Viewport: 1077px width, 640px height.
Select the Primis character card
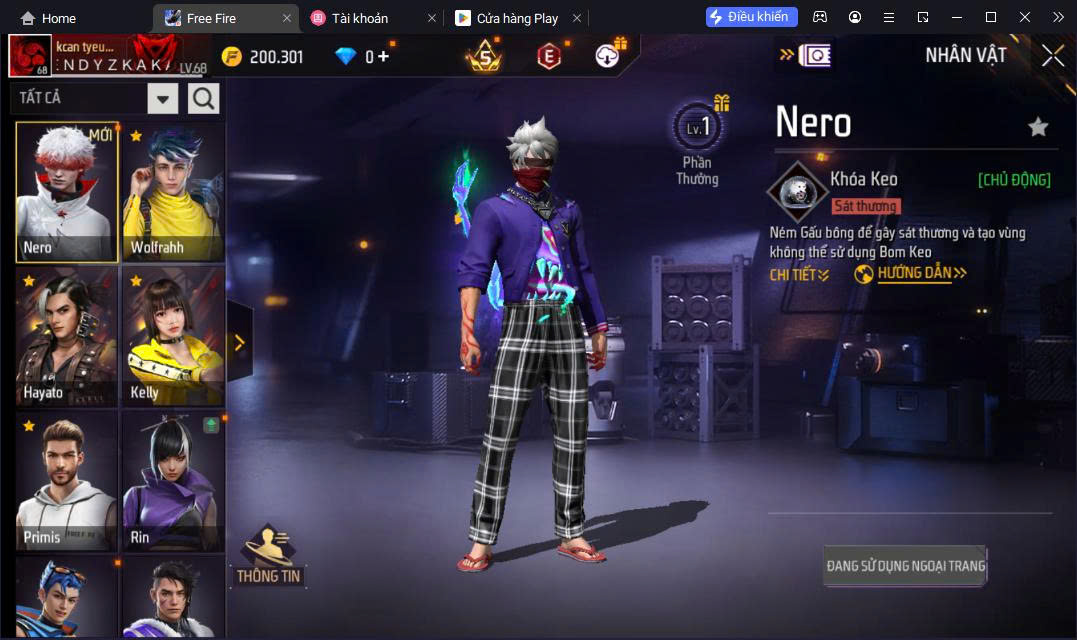click(x=67, y=481)
